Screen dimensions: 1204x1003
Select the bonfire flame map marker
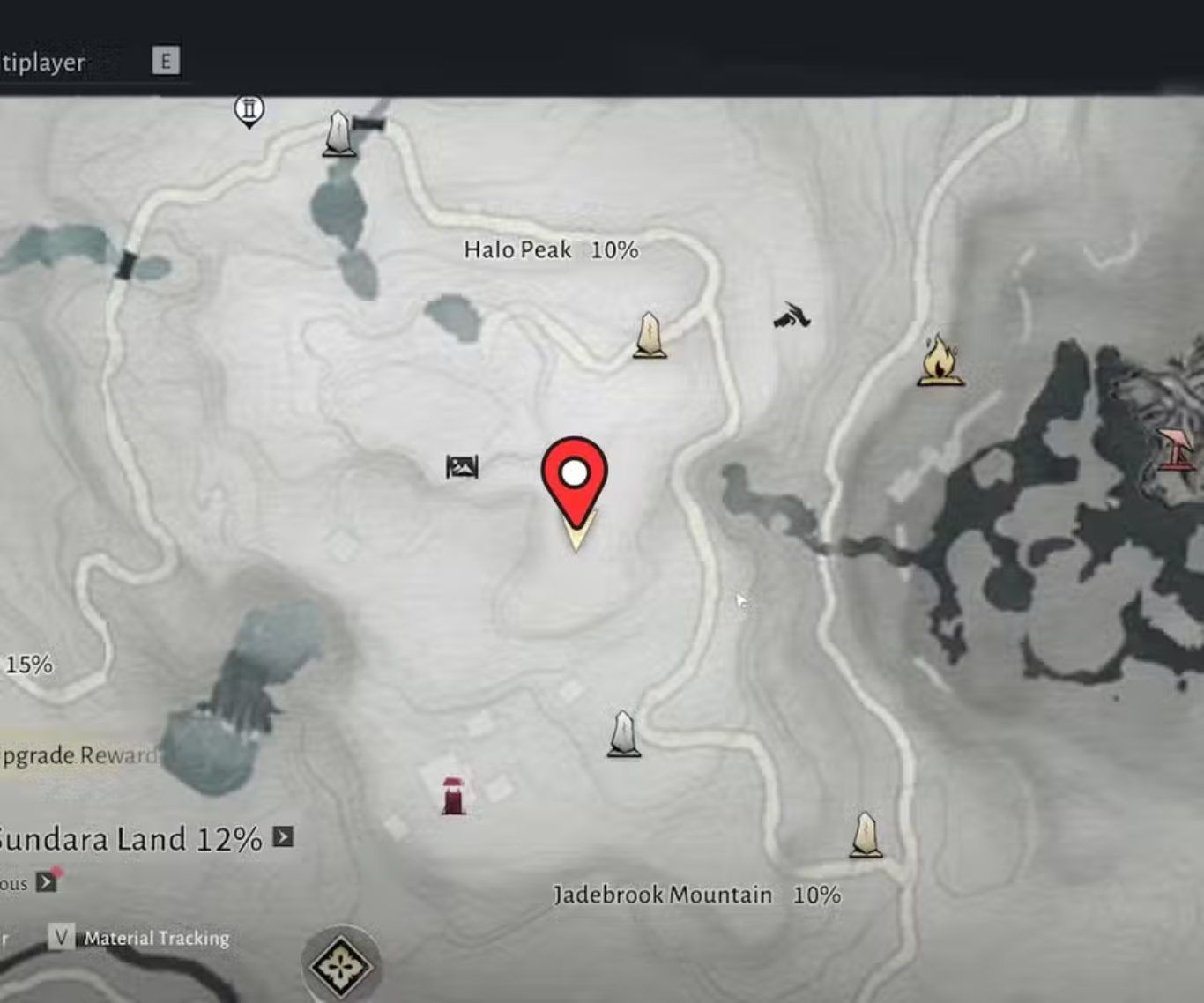tap(940, 360)
